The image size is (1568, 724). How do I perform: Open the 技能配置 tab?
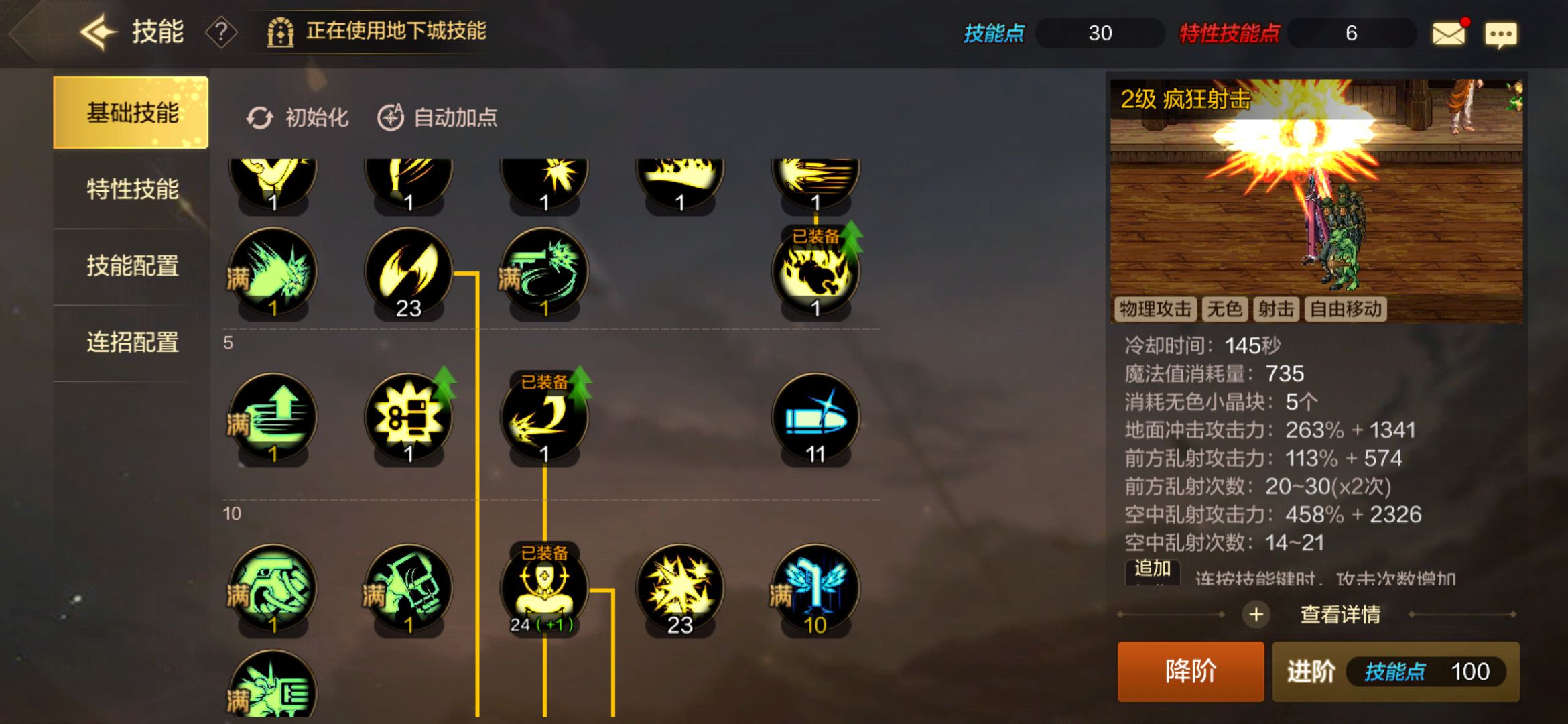131,266
